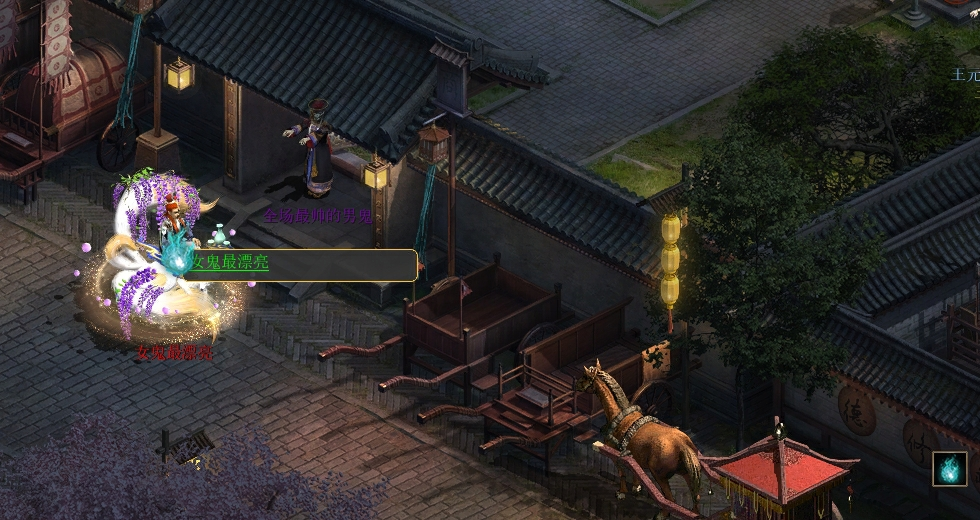
Task: Click the green 女鬼最漂亮 name link
Action: pyautogui.click(x=231, y=264)
